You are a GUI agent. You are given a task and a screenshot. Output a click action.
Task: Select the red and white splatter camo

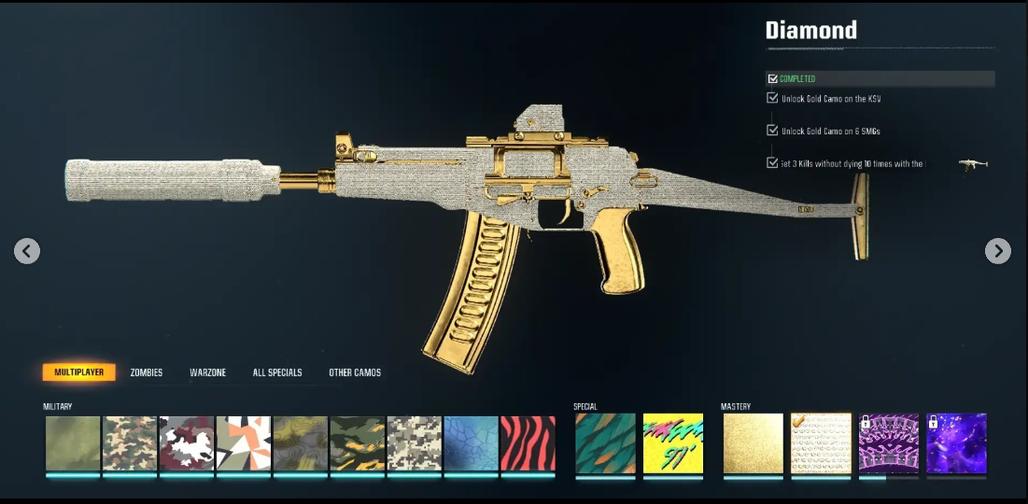coord(187,443)
